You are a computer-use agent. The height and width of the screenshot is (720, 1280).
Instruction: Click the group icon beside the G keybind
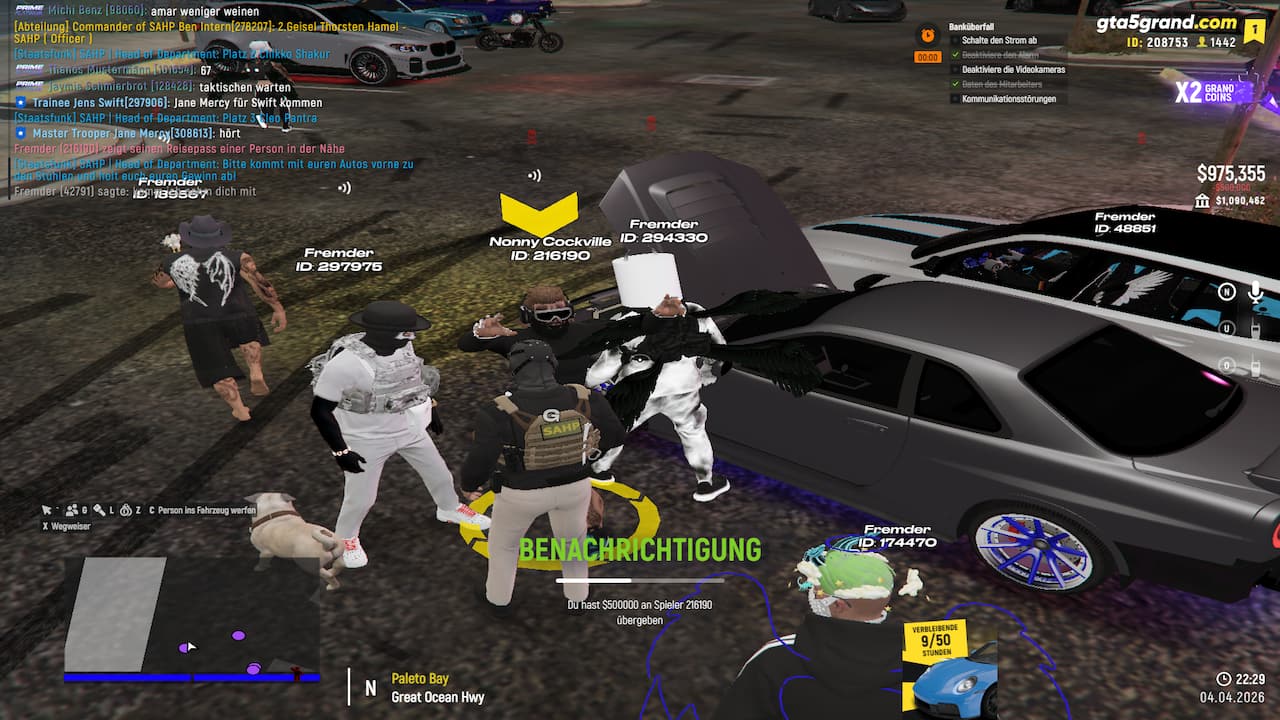click(x=71, y=509)
